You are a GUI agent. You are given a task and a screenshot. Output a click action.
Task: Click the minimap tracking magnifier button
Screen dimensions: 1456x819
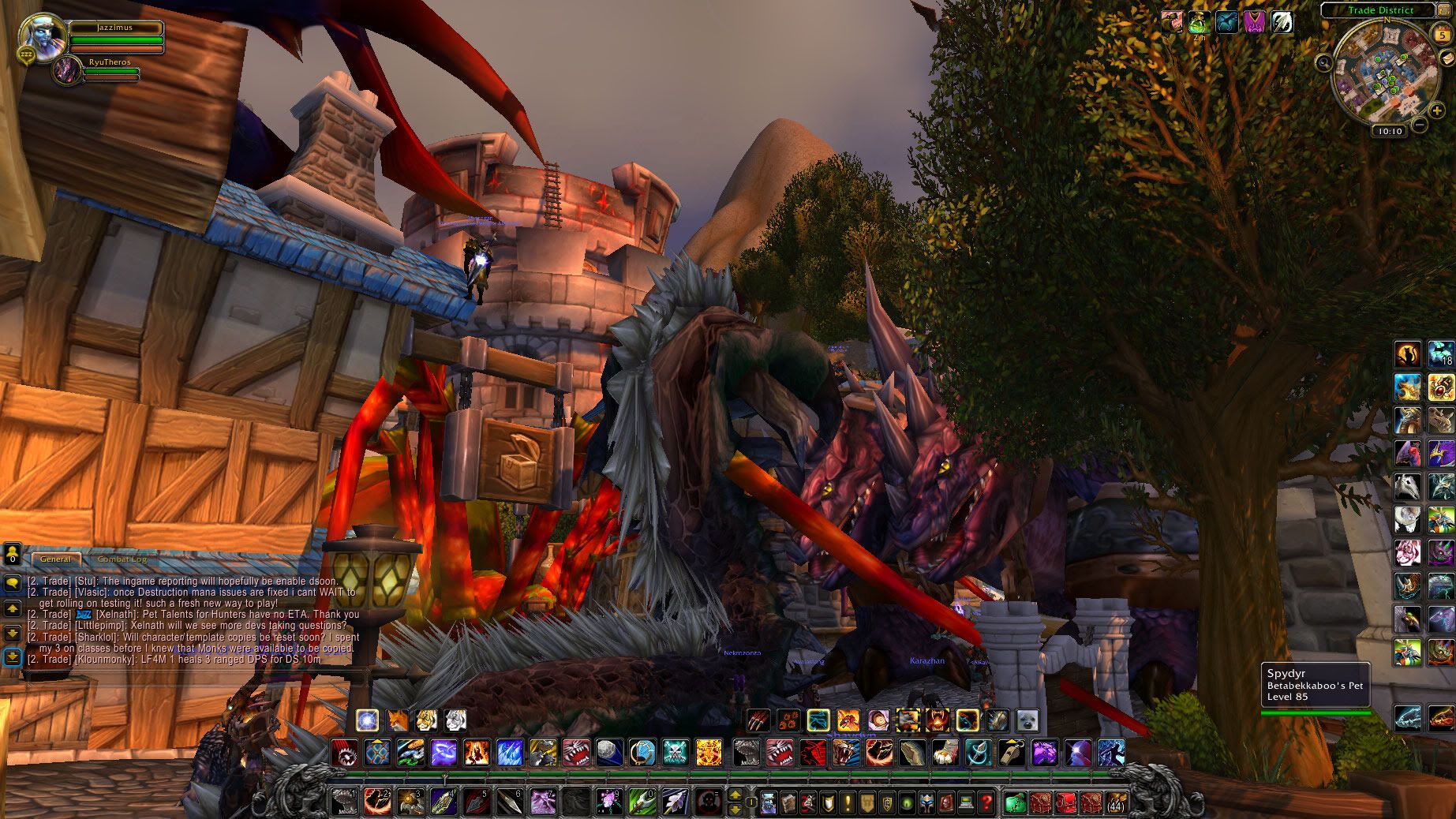click(x=1323, y=61)
